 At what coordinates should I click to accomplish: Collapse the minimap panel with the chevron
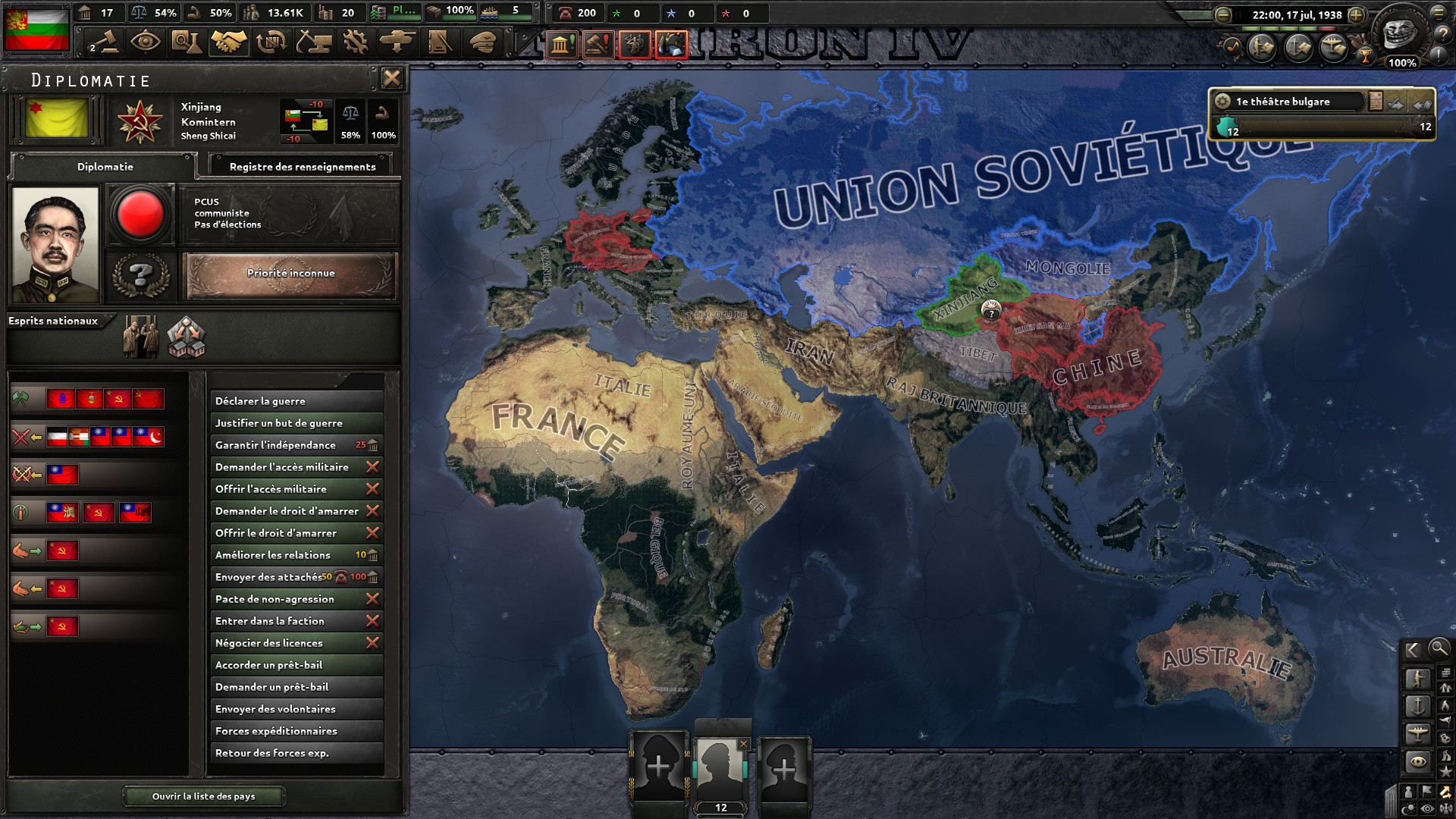[1413, 650]
